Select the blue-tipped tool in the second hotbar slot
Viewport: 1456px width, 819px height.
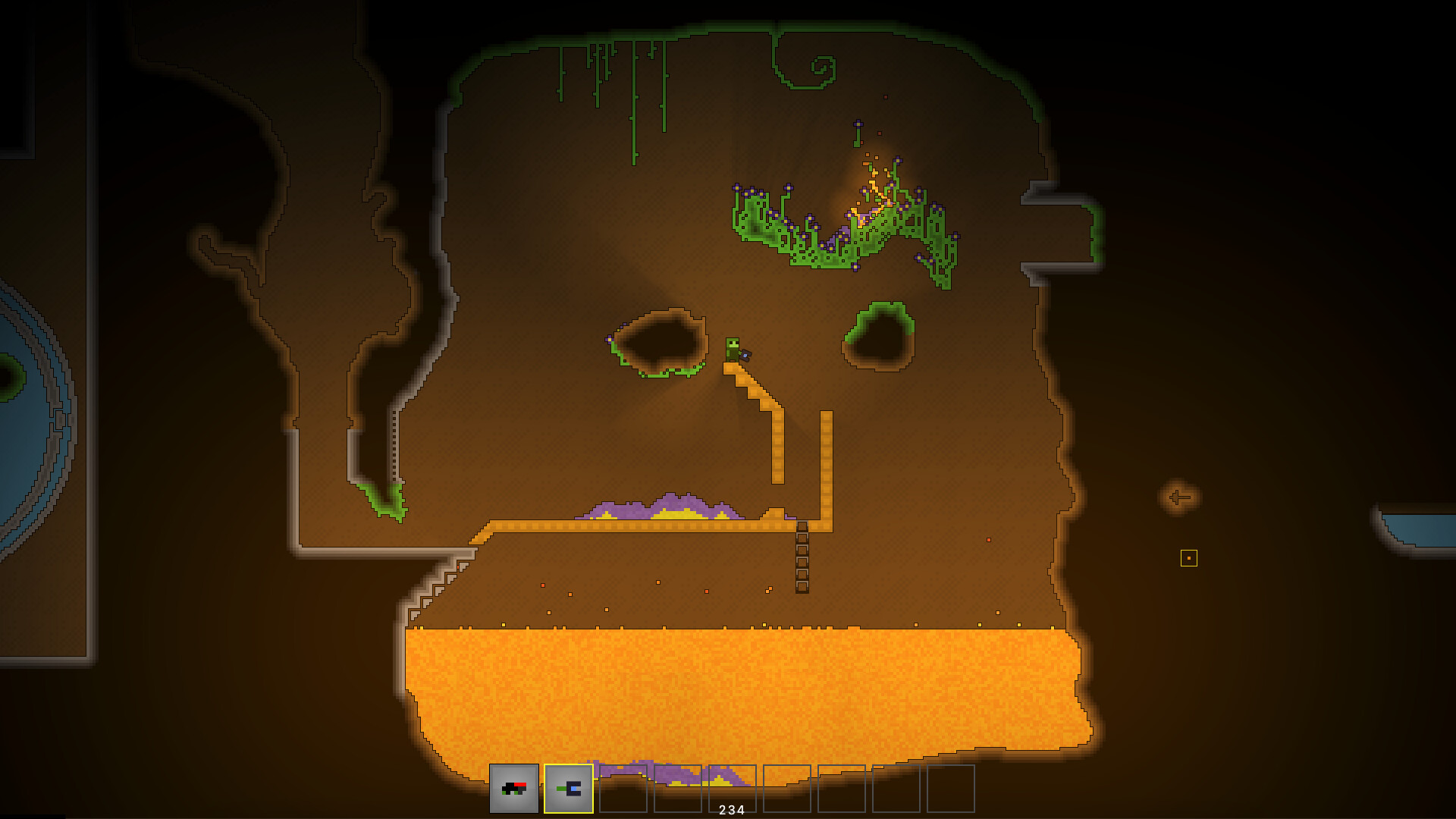567,789
